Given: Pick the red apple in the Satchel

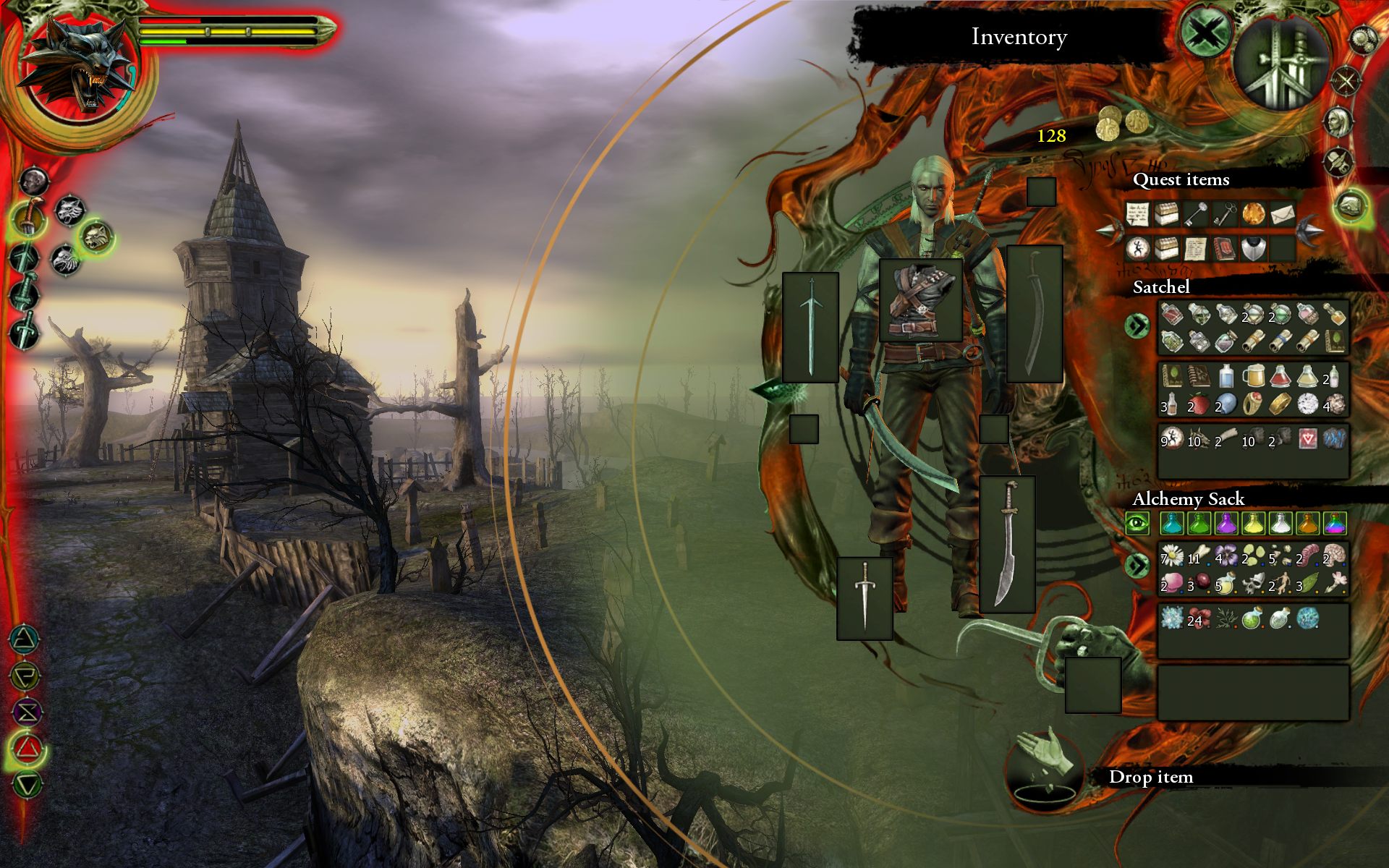Looking at the screenshot, I should point(1199,404).
